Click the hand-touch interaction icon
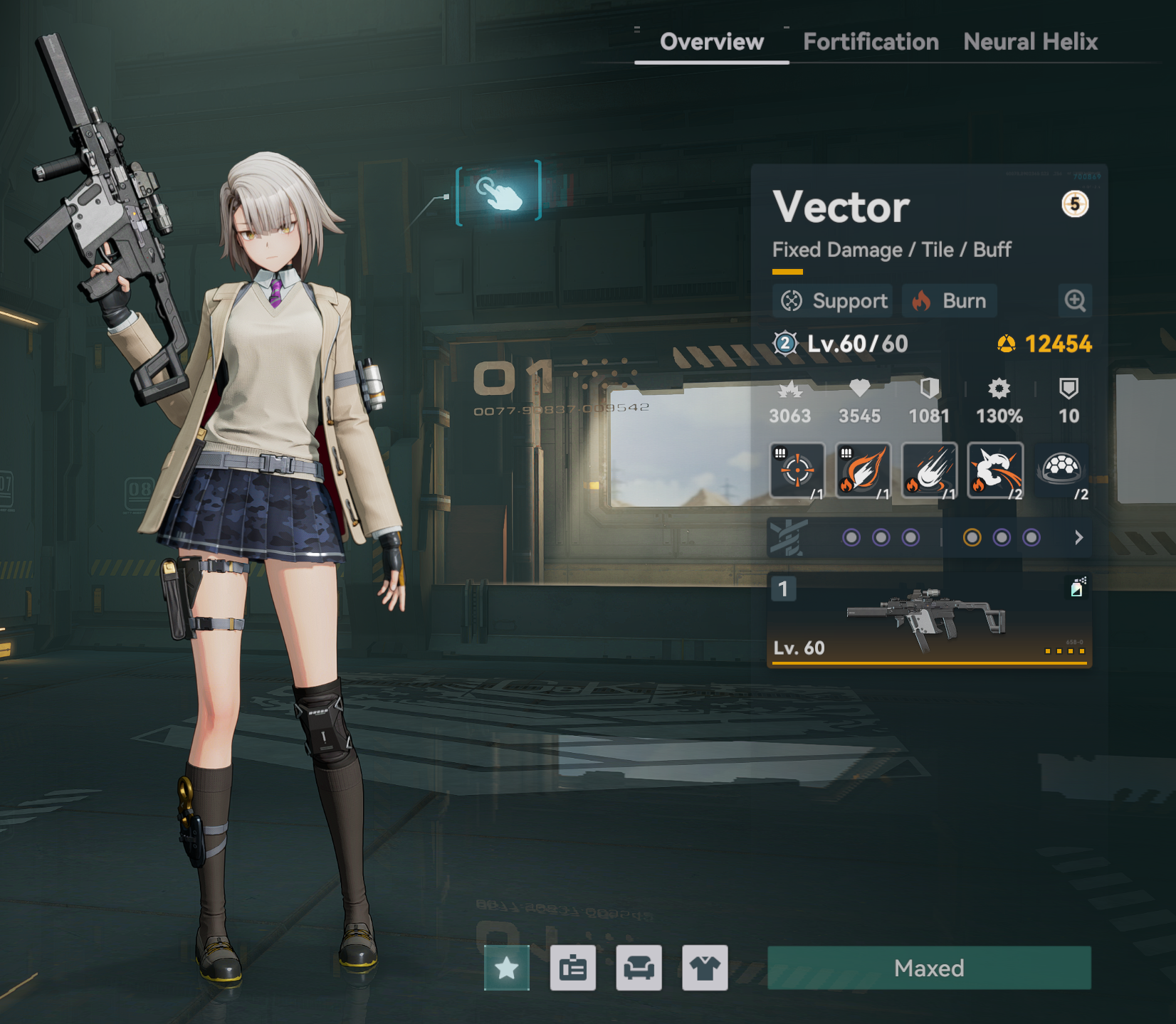Screen dimensions: 1176x1024 499,193
